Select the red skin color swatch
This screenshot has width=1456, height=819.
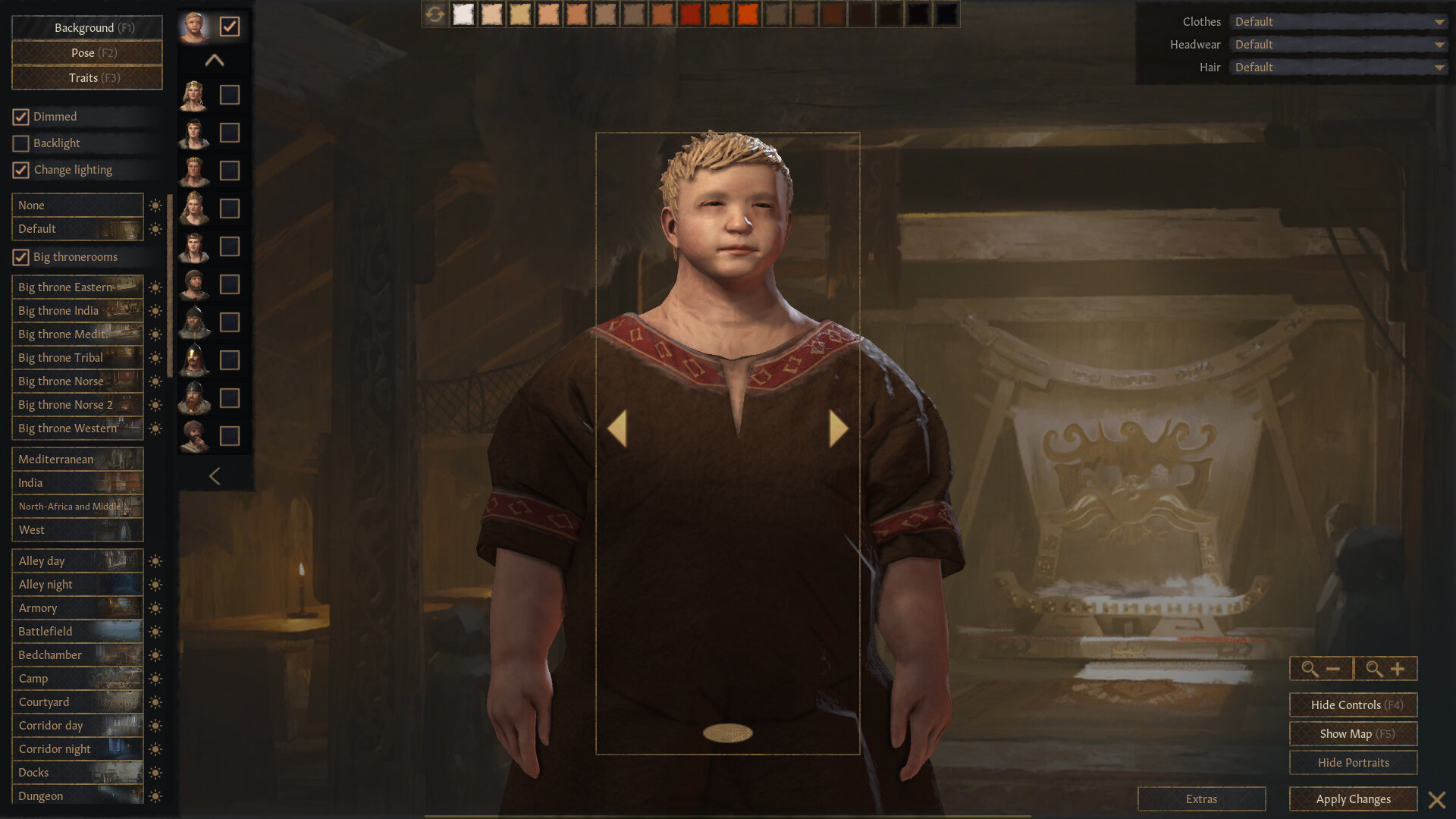click(691, 14)
